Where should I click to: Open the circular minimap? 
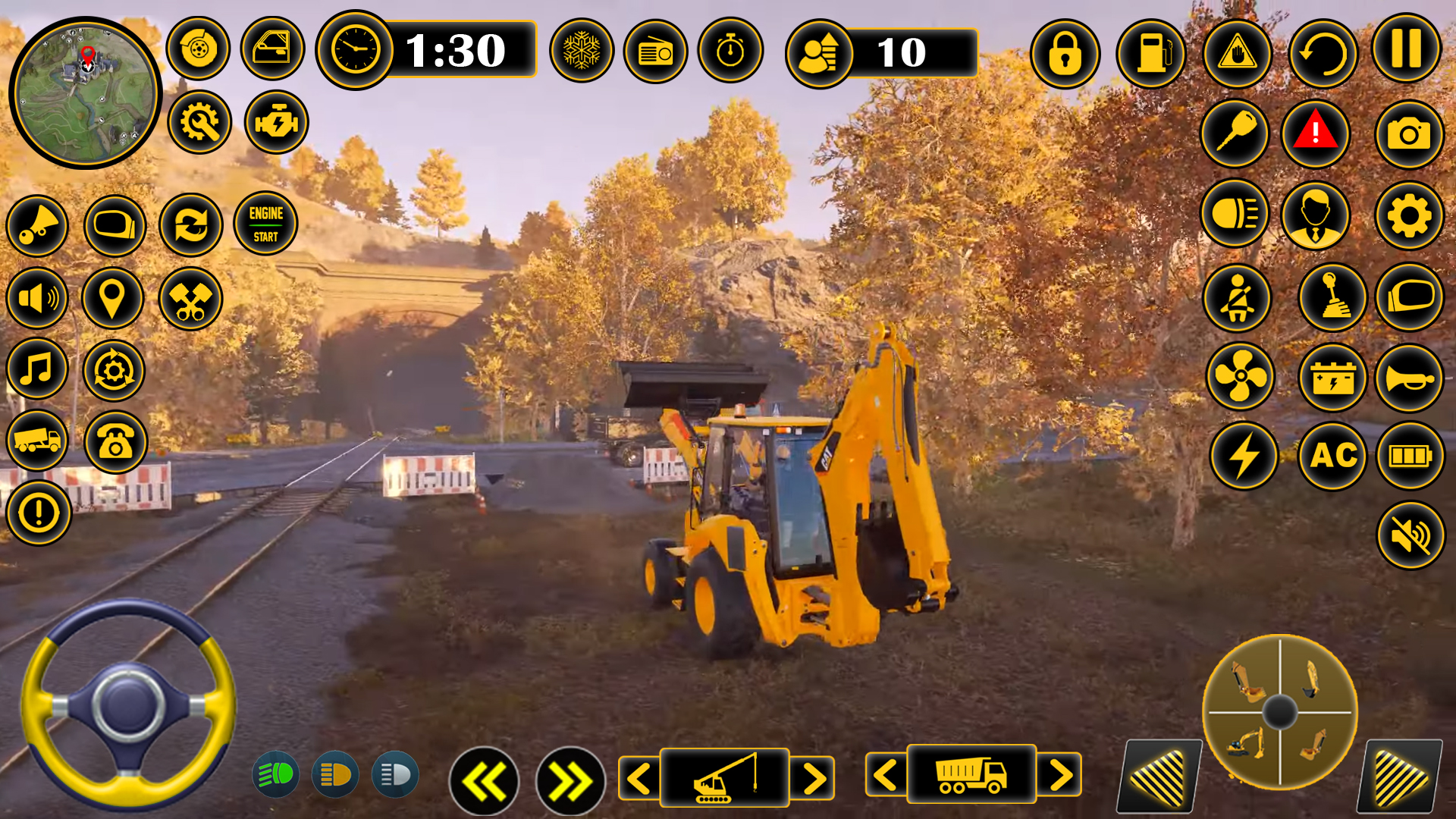[85, 93]
